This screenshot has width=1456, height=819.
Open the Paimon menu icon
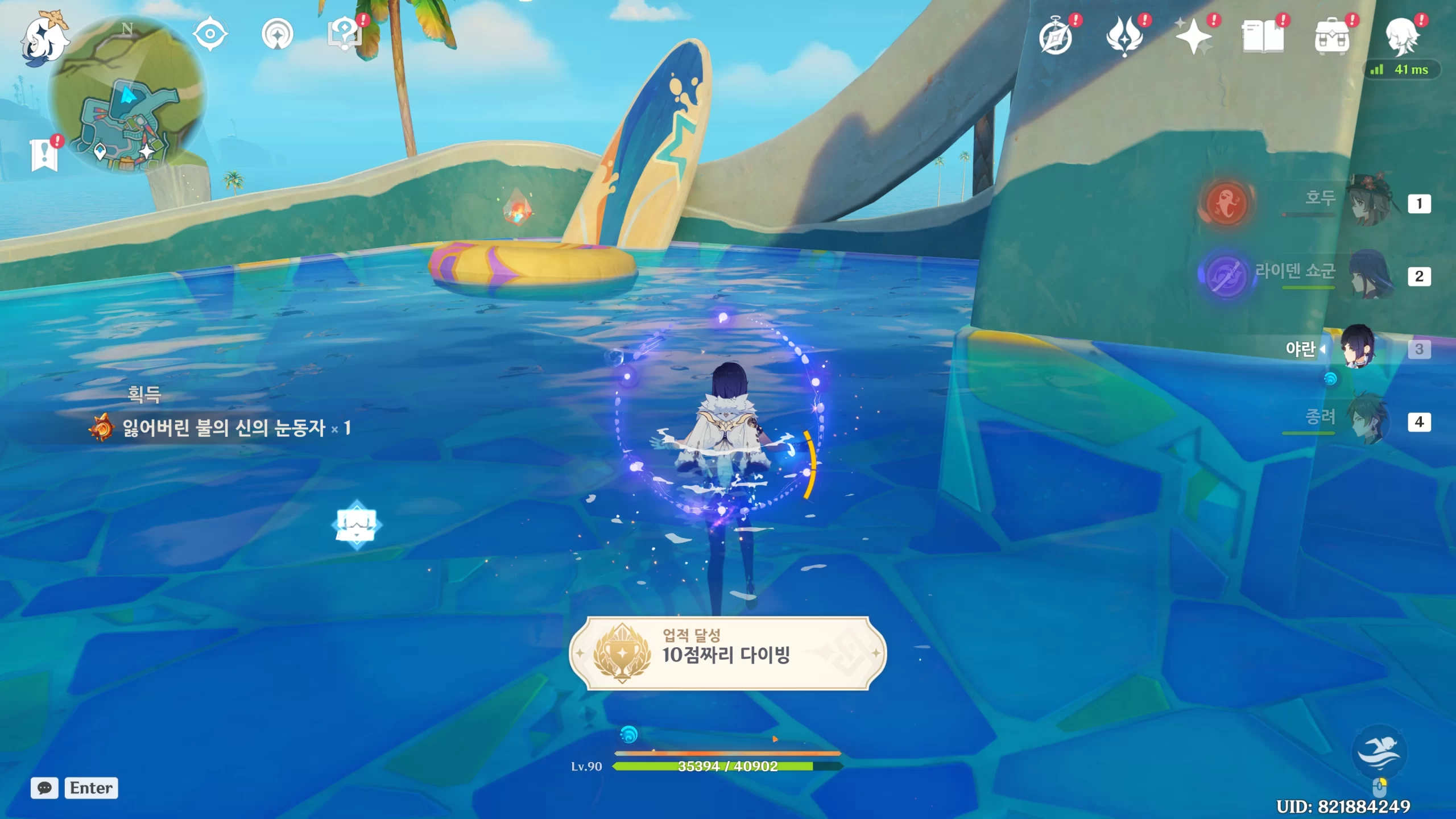coord(44,38)
